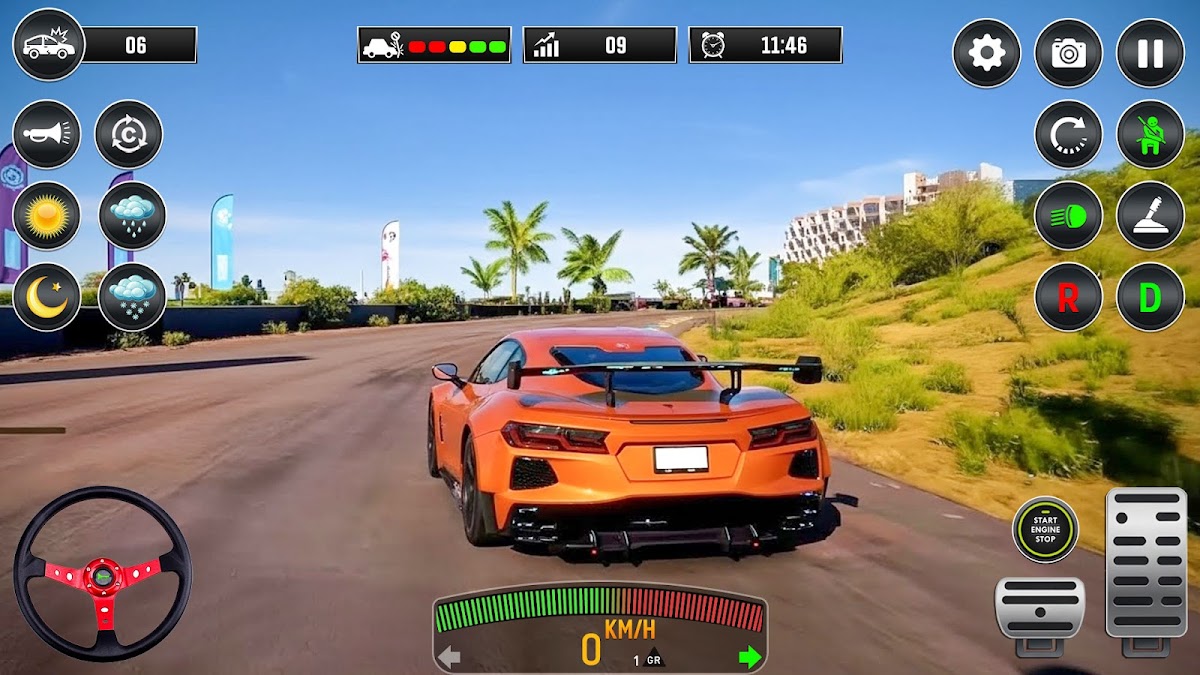
Task: Turn on the headlights
Action: (1068, 215)
